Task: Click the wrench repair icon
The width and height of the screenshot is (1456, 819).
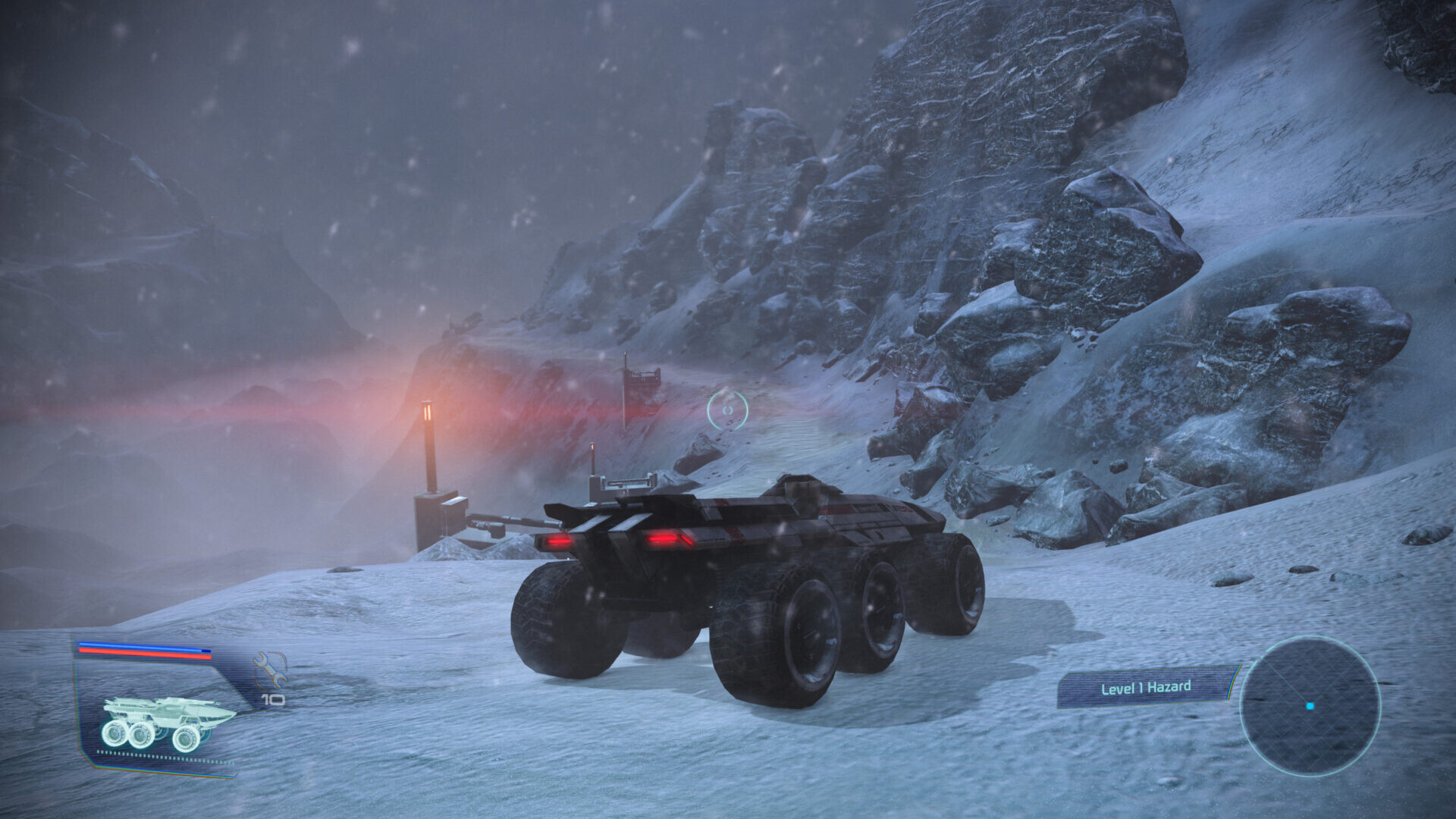Action: coord(270,669)
